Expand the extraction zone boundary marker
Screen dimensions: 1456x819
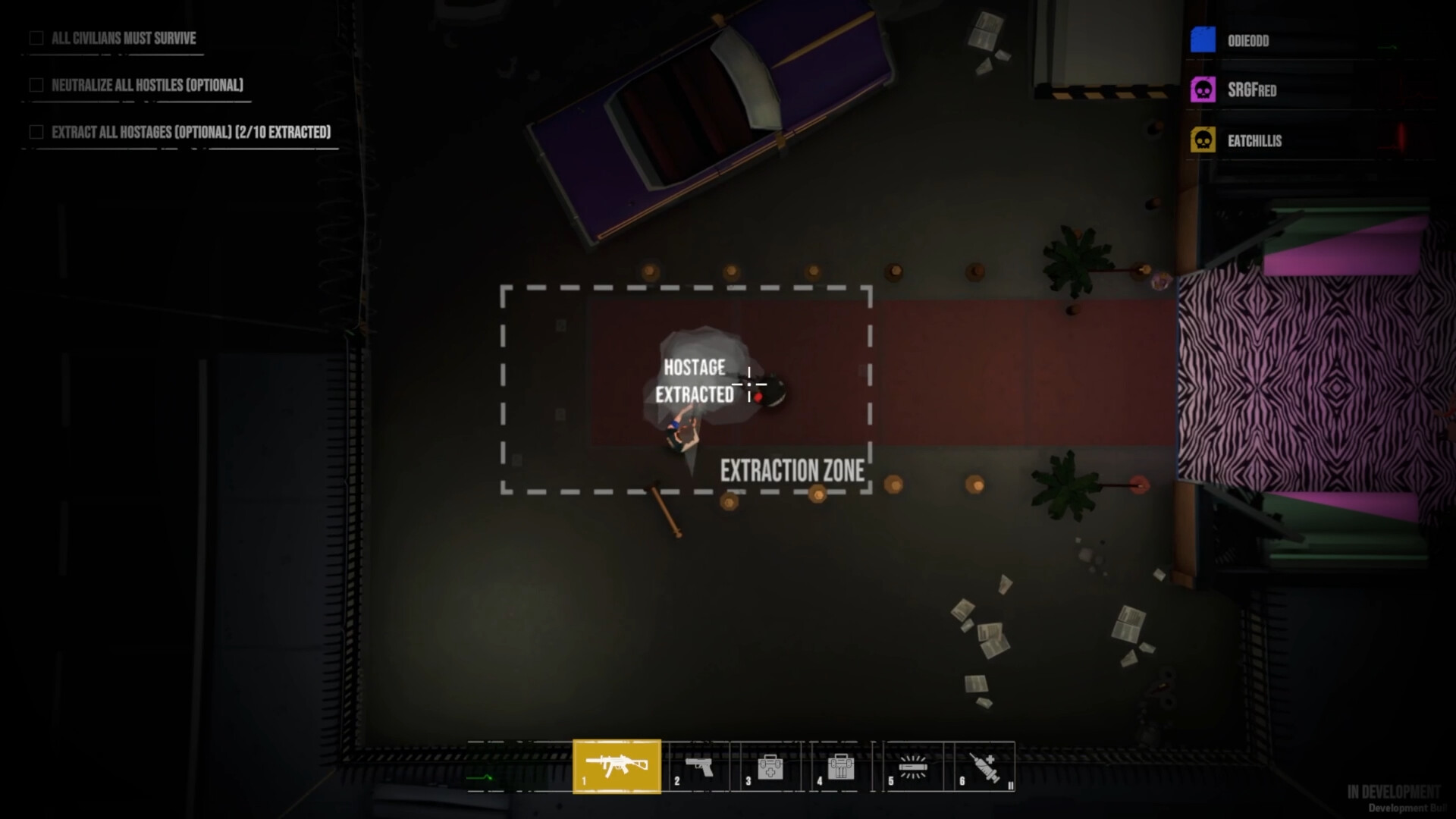pos(686,287)
